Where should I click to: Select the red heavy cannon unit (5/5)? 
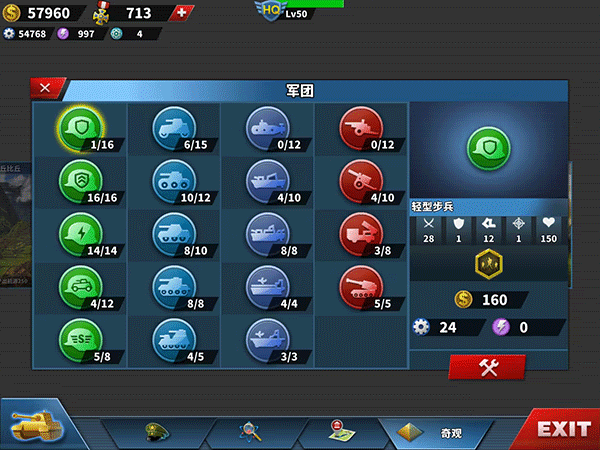pos(359,285)
